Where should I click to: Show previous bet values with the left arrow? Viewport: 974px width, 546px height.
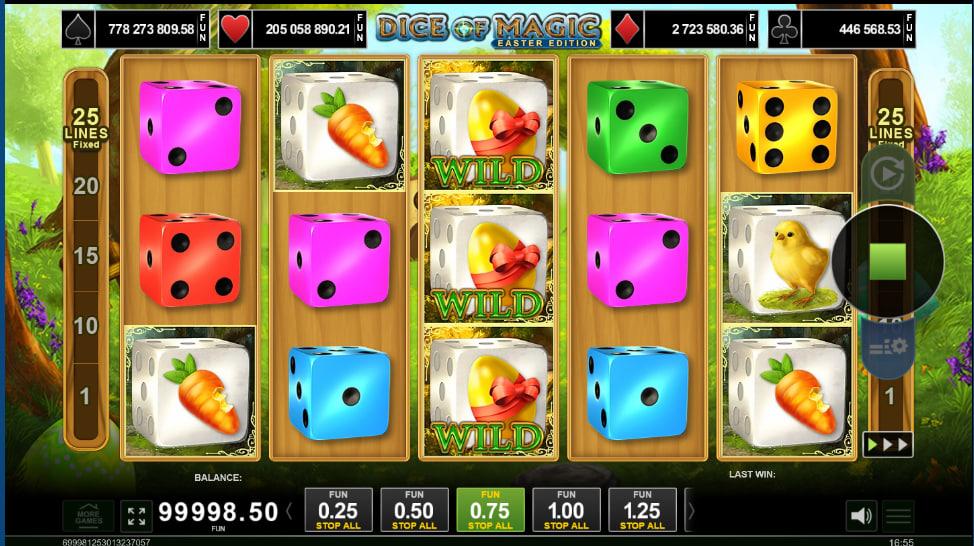pos(290,512)
